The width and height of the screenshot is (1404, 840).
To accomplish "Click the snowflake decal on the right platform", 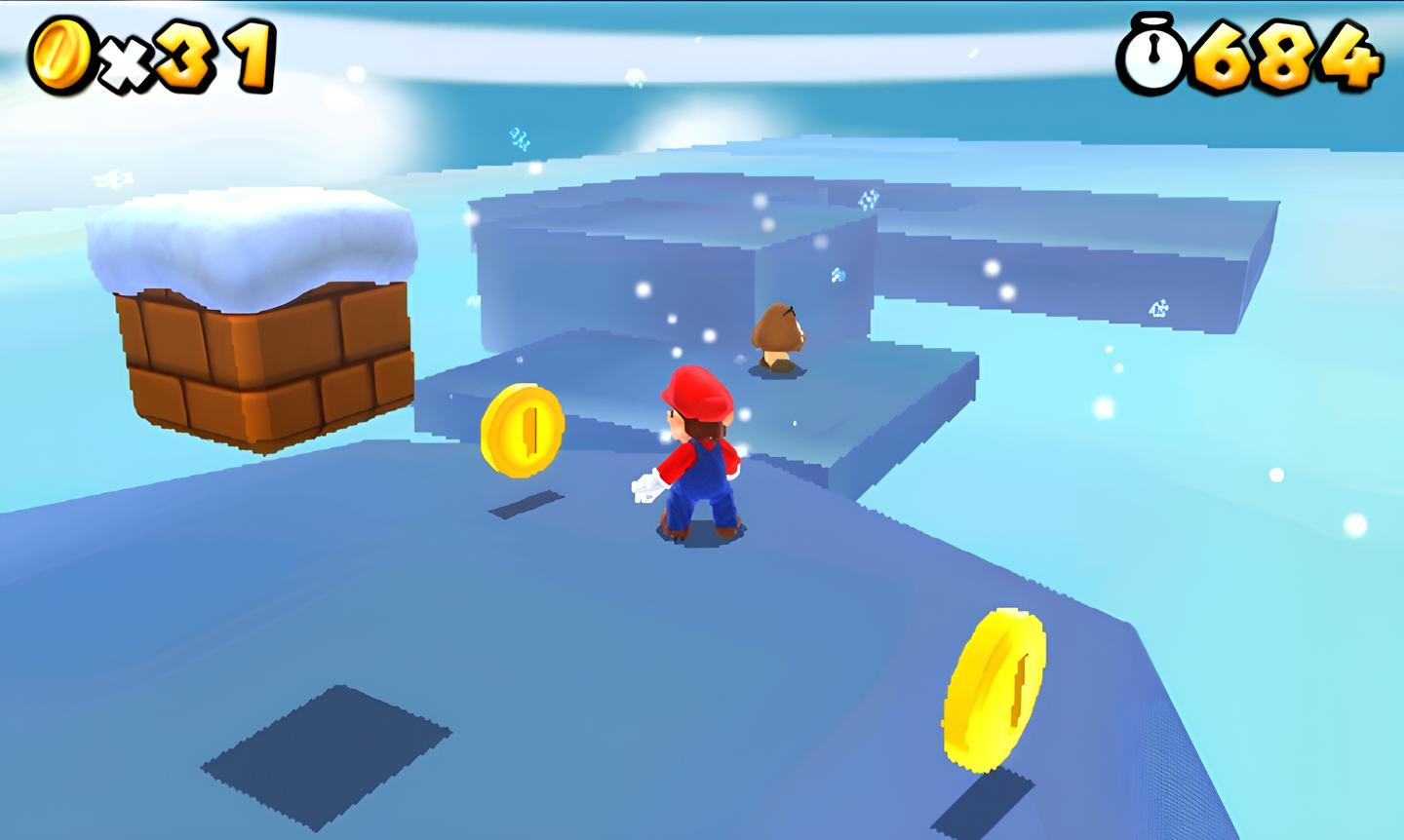I will pyautogui.click(x=1156, y=307).
